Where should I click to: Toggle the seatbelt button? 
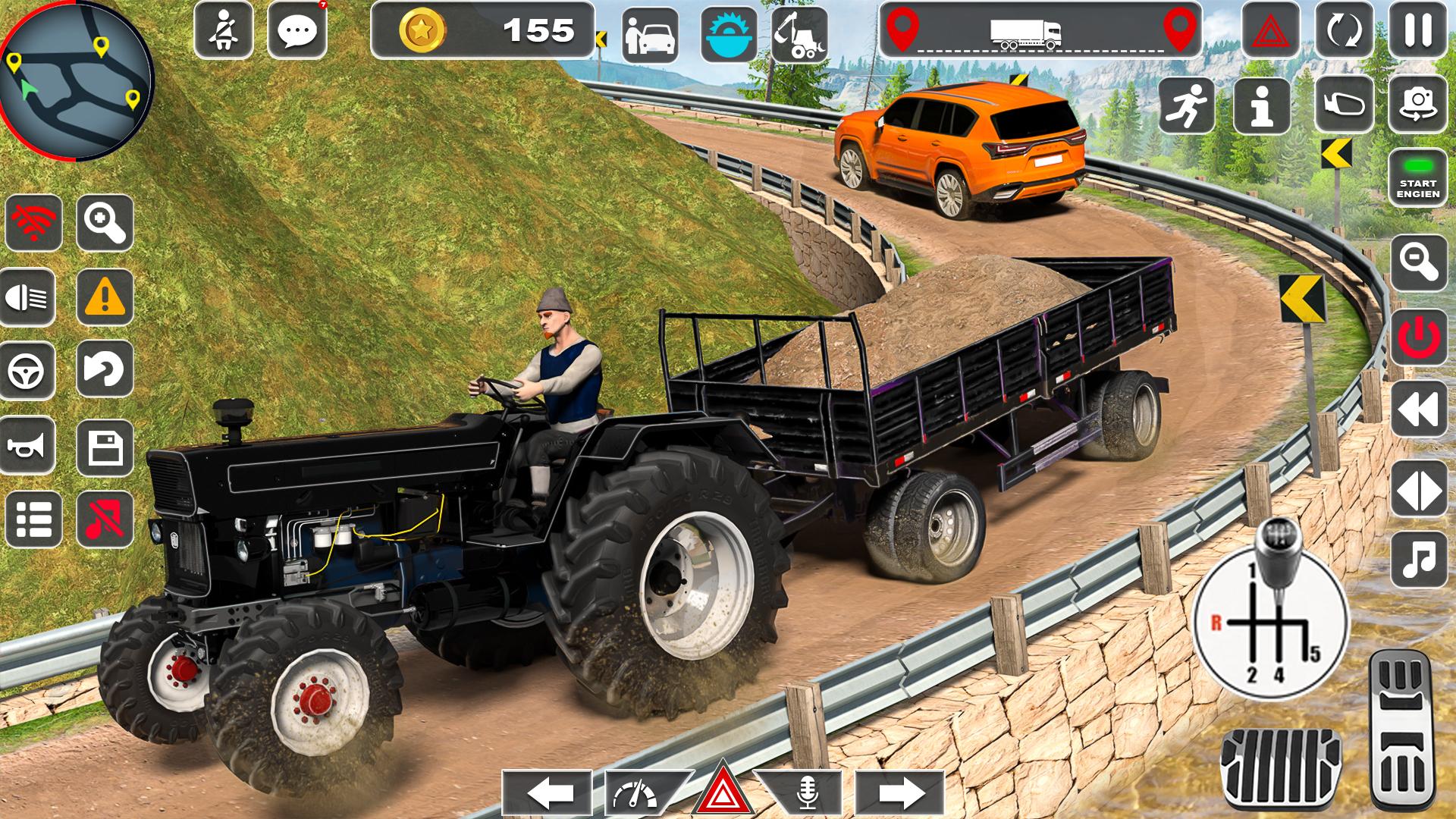[x=224, y=31]
